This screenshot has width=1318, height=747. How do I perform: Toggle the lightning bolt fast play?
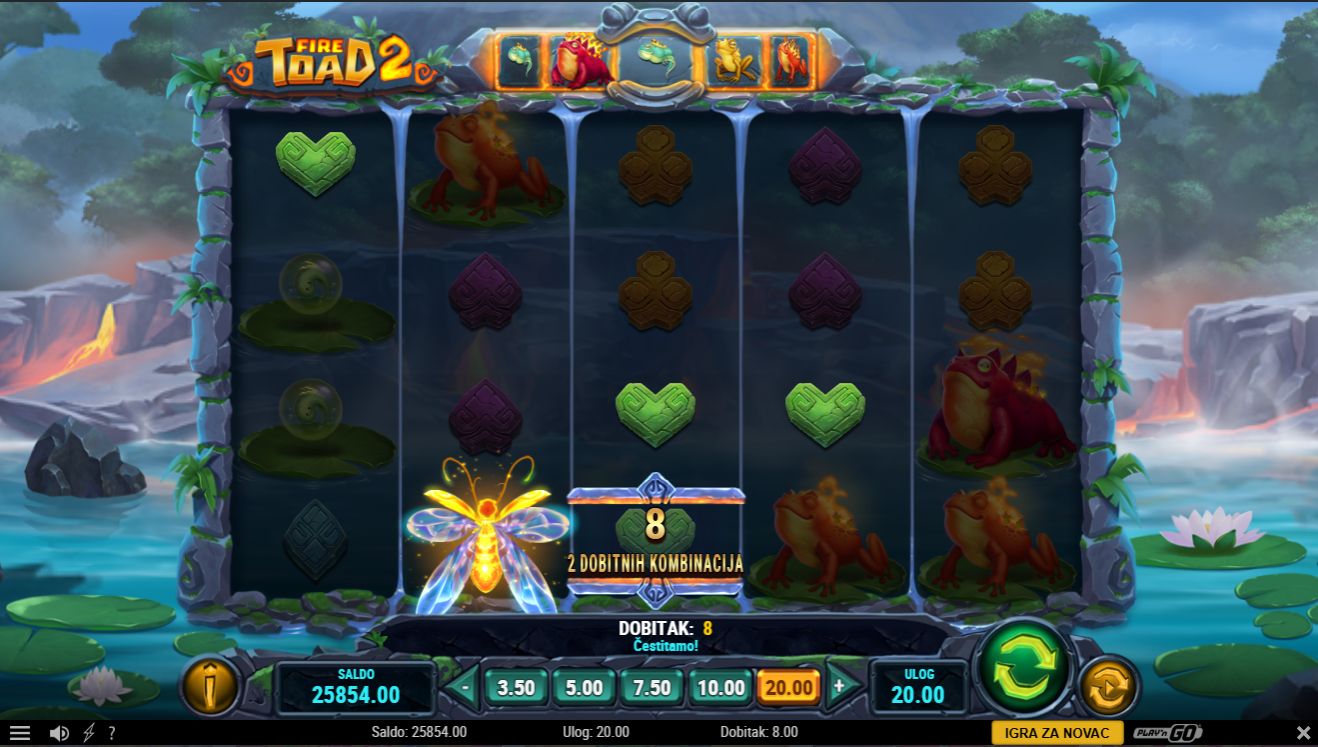[89, 733]
